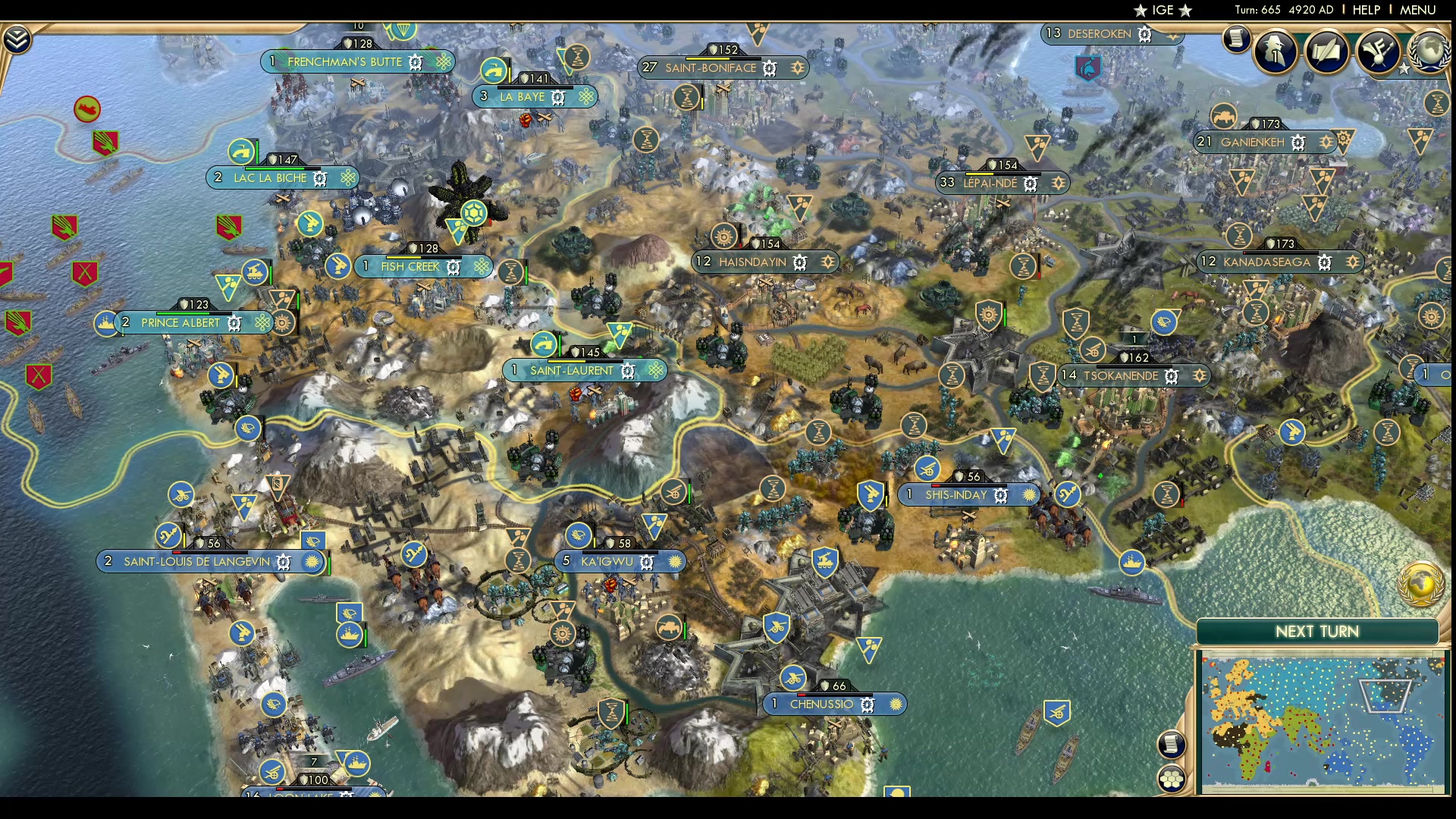The image size is (1456, 819).
Task: Open the notification log scroll icon top right
Action: click(1236, 38)
